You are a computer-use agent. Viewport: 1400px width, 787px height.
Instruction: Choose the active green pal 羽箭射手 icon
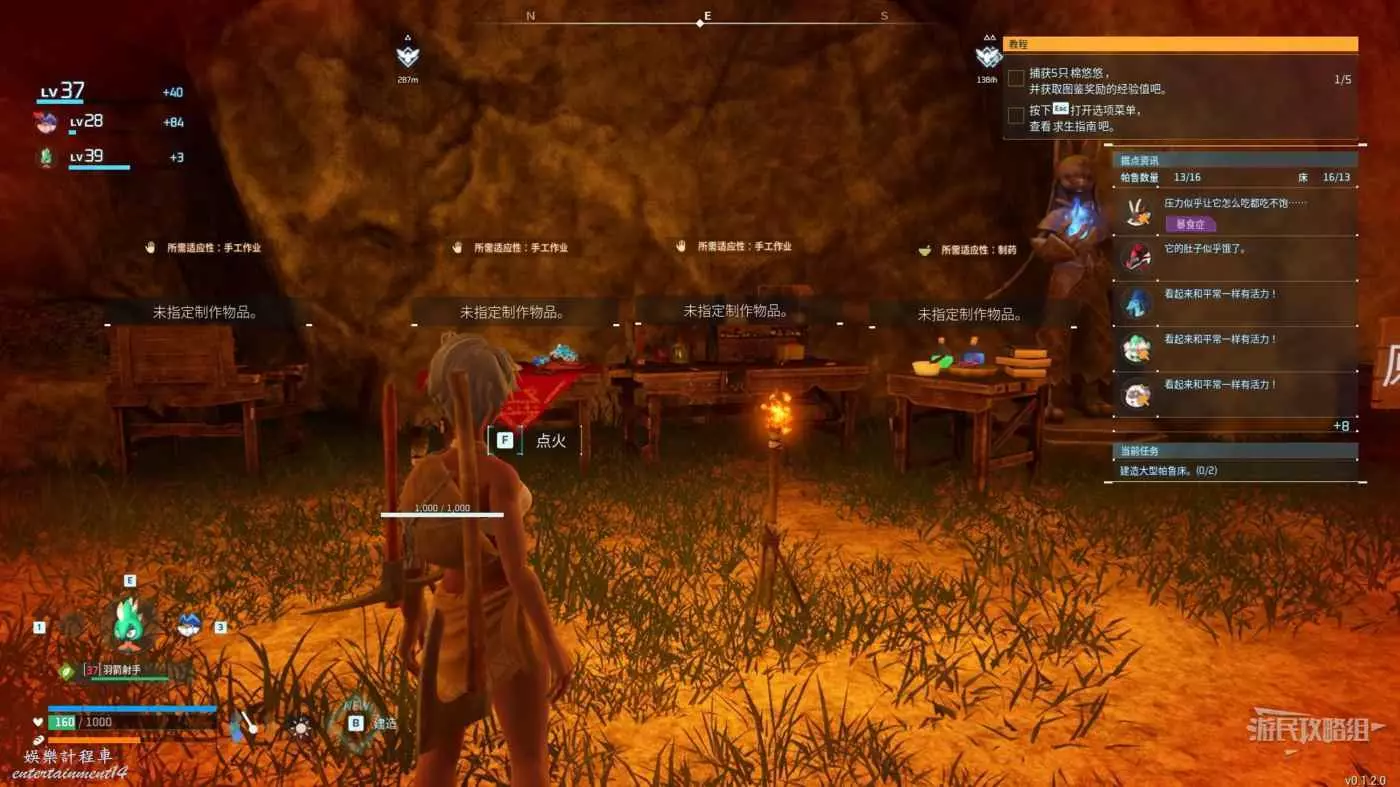[129, 620]
